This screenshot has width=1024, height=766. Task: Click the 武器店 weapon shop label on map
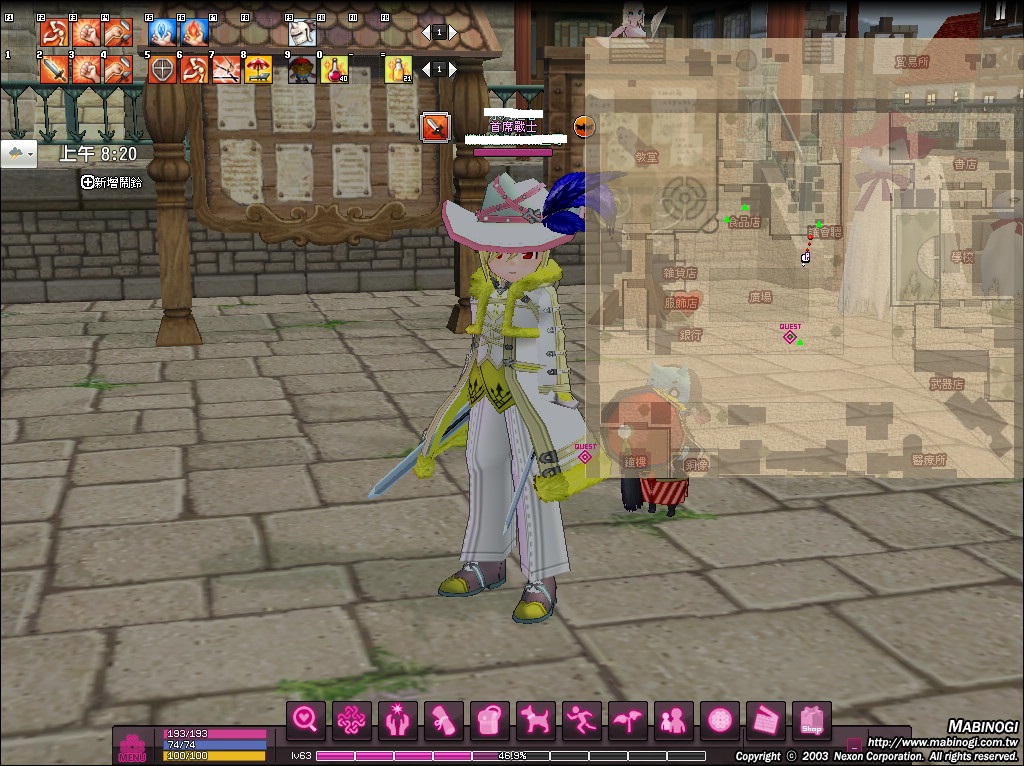(945, 383)
